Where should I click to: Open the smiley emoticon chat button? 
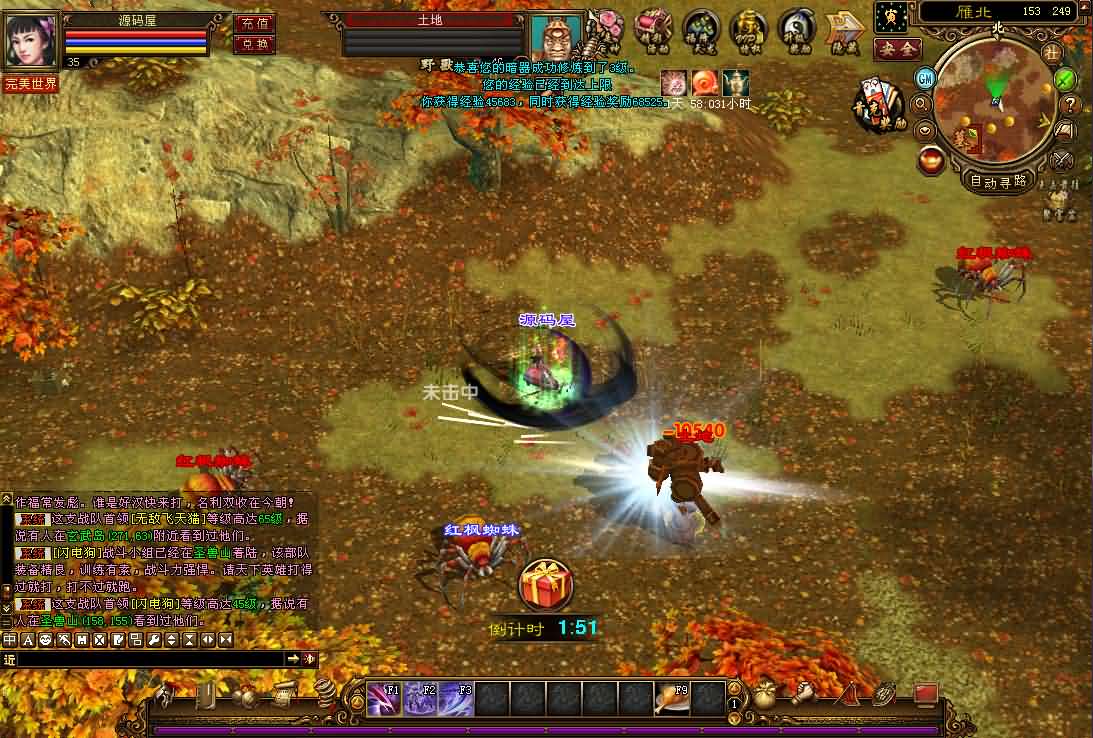point(45,640)
